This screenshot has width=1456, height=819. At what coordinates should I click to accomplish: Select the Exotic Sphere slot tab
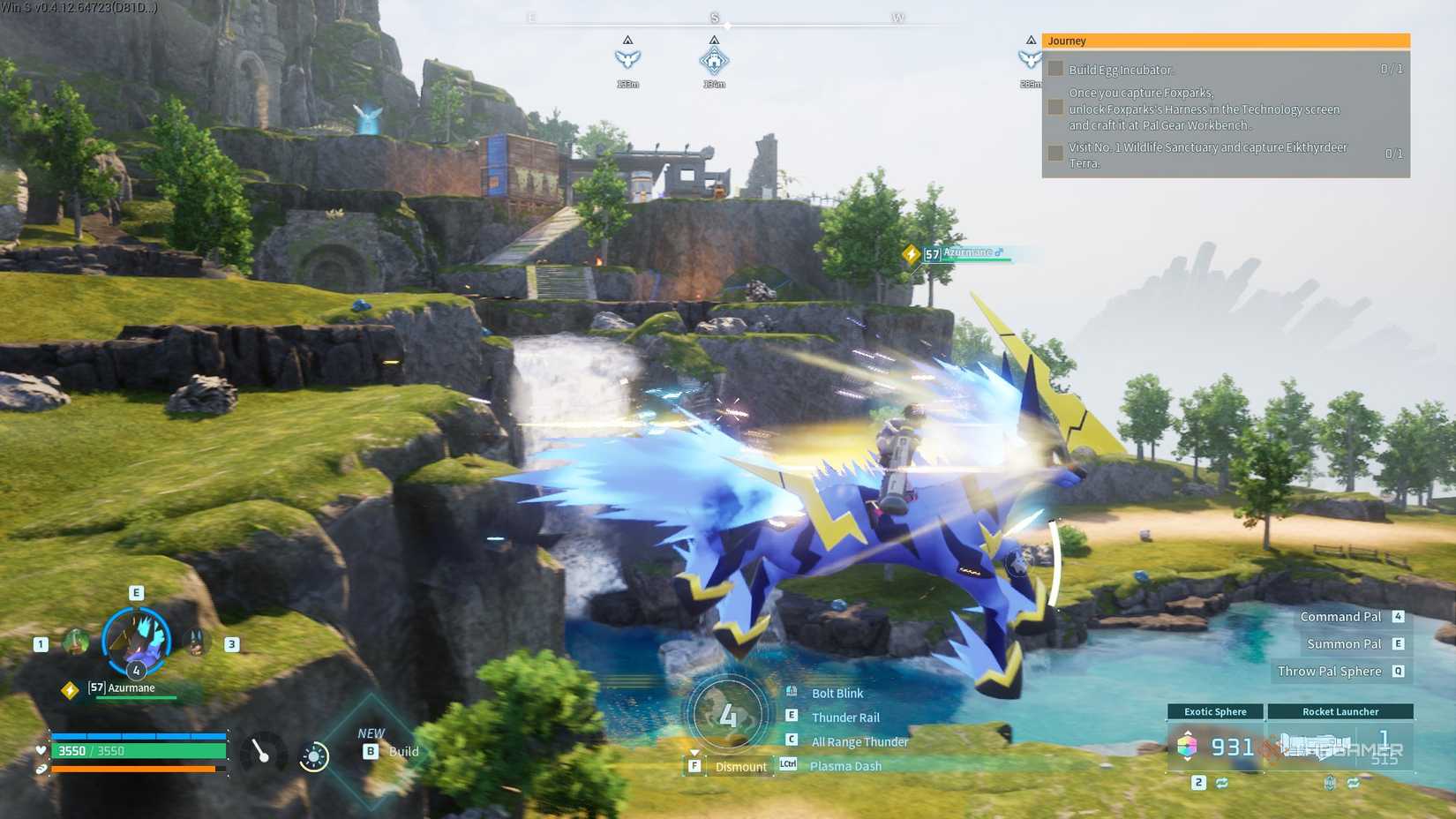point(1216,711)
